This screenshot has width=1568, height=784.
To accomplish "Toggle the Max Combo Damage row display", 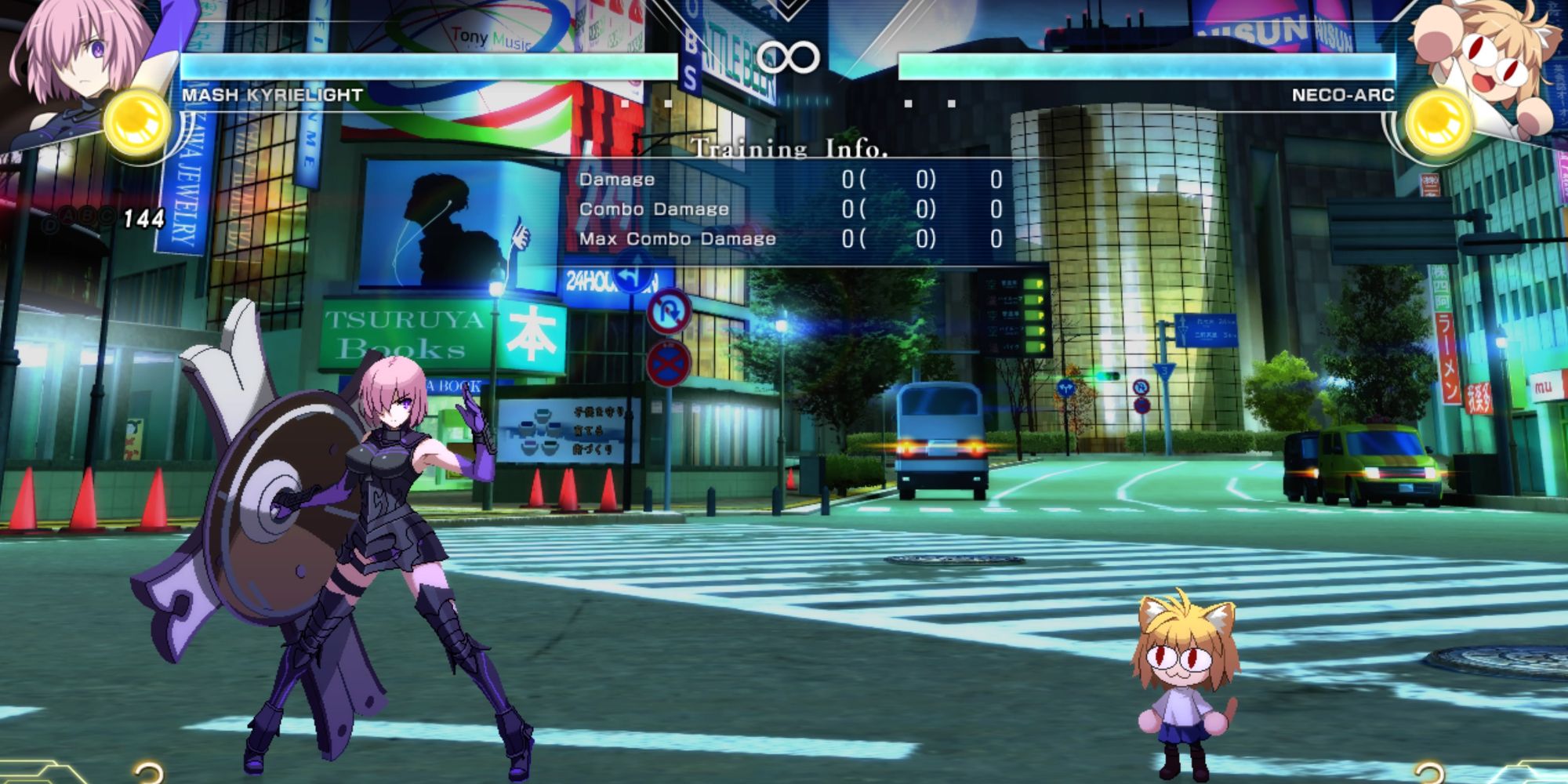I will pyautogui.click(x=678, y=239).
